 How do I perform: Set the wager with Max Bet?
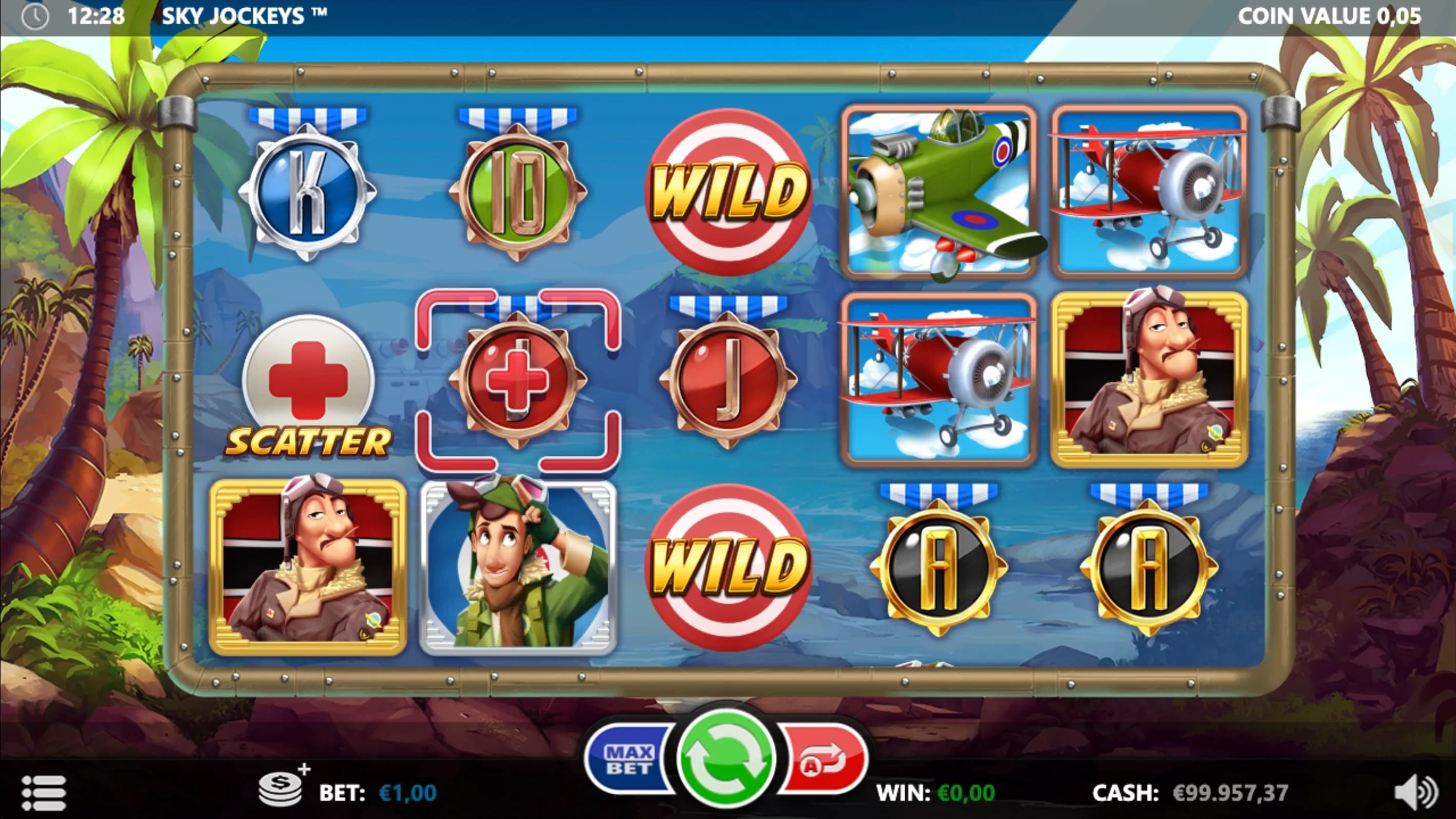click(x=628, y=759)
